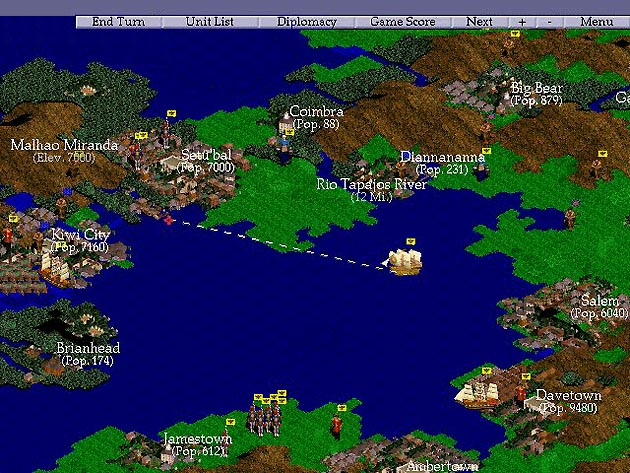This screenshot has width=630, height=473.
Task: Open the Unit List
Action: coord(208,21)
